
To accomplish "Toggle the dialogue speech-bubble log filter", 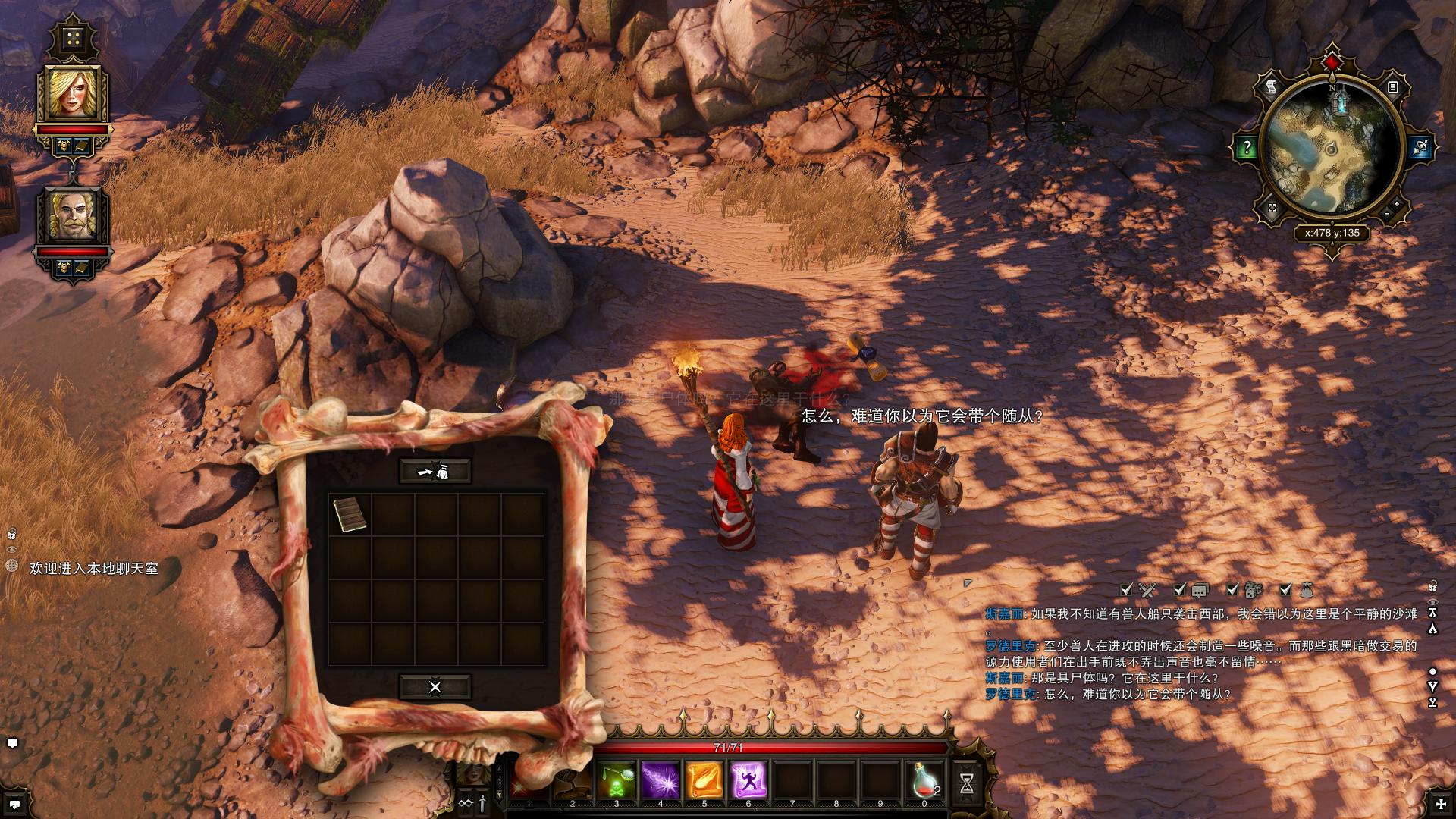I will (x=1180, y=589).
